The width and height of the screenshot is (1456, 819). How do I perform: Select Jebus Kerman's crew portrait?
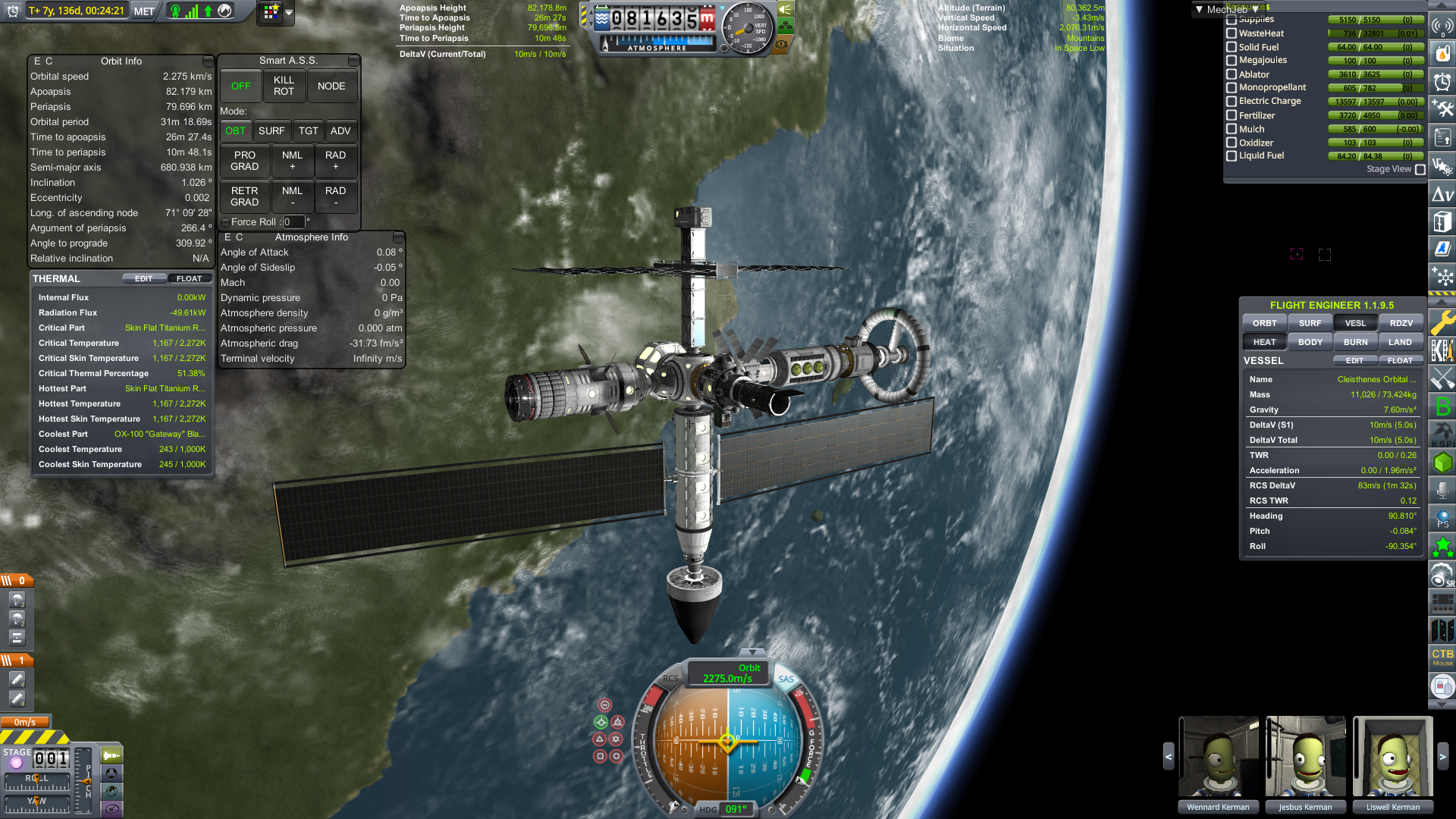1305,757
